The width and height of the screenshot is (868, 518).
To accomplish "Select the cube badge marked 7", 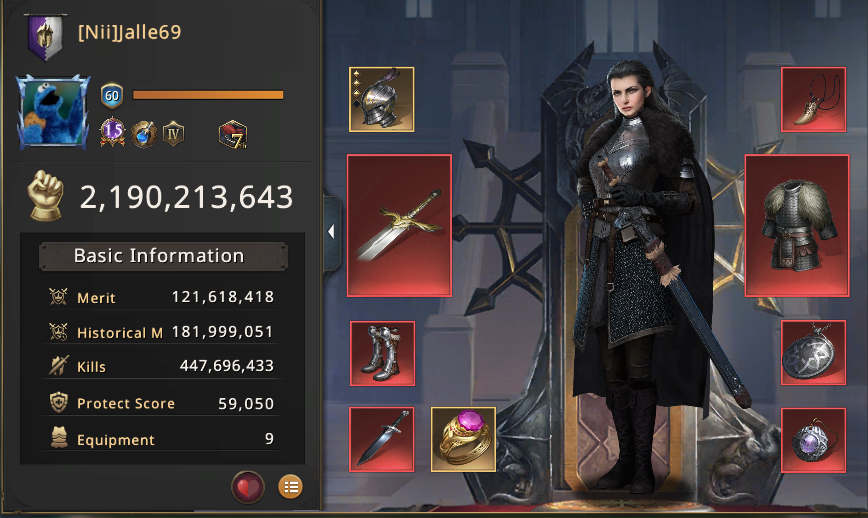I will tap(232, 132).
